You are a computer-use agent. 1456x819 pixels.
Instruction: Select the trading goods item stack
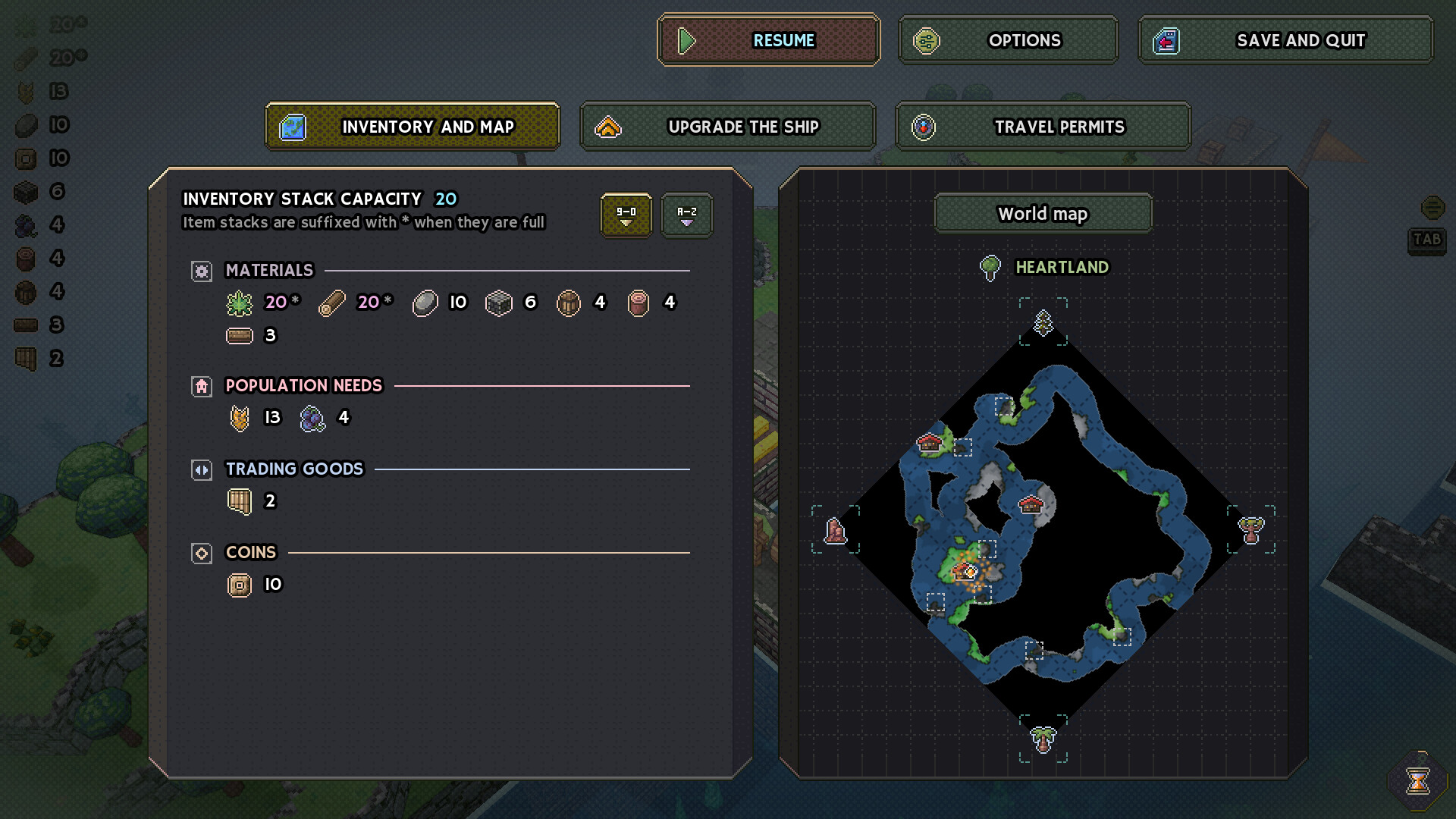240,501
